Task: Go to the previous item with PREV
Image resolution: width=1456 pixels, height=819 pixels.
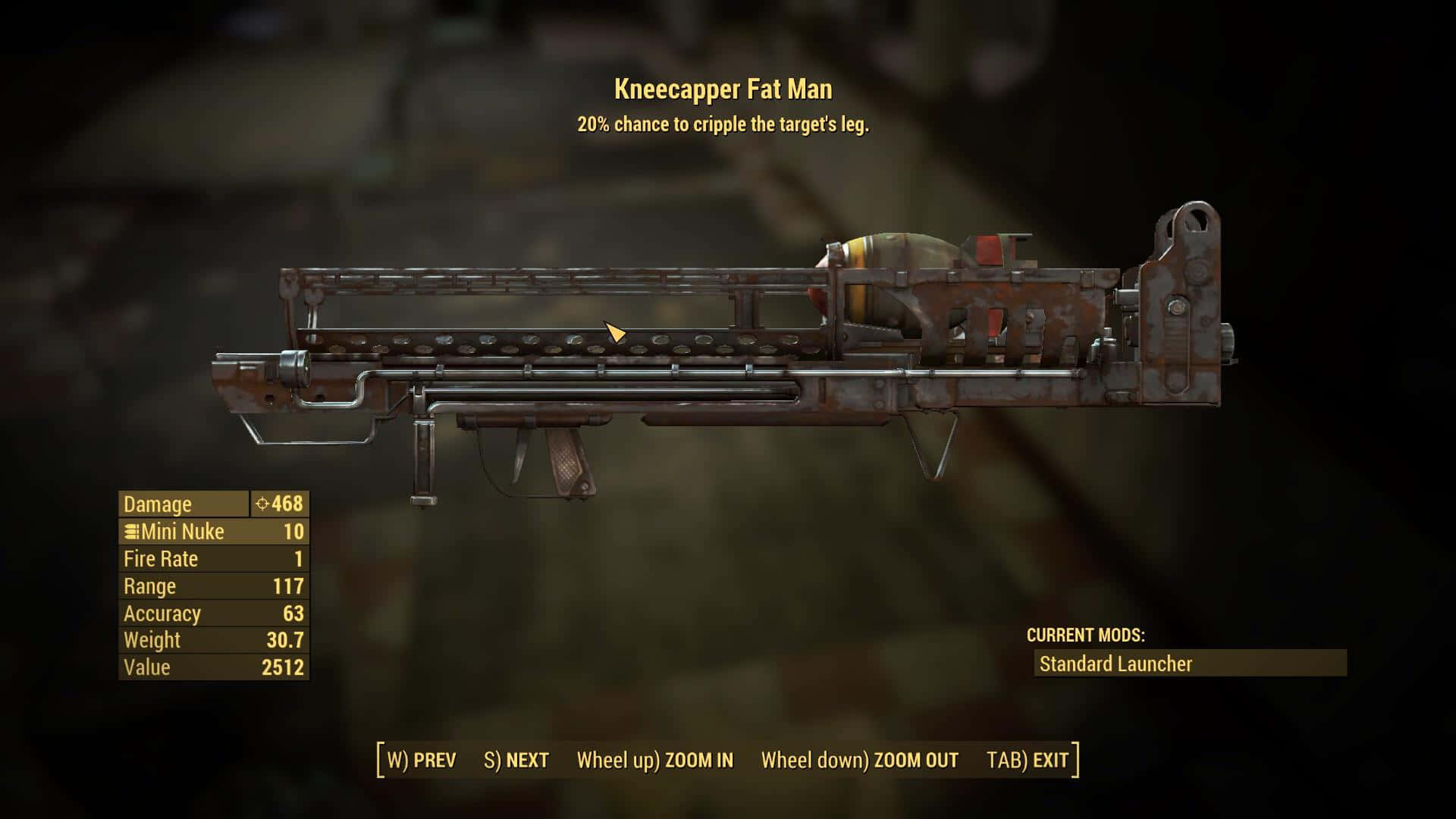Action: (422, 760)
